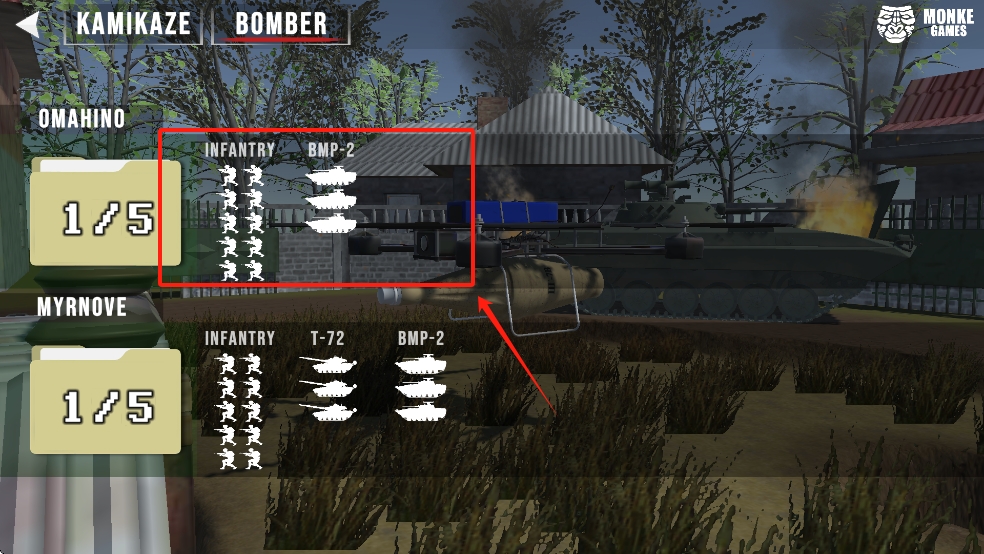
Task: Click the Monke Games logo
Action: (925, 24)
